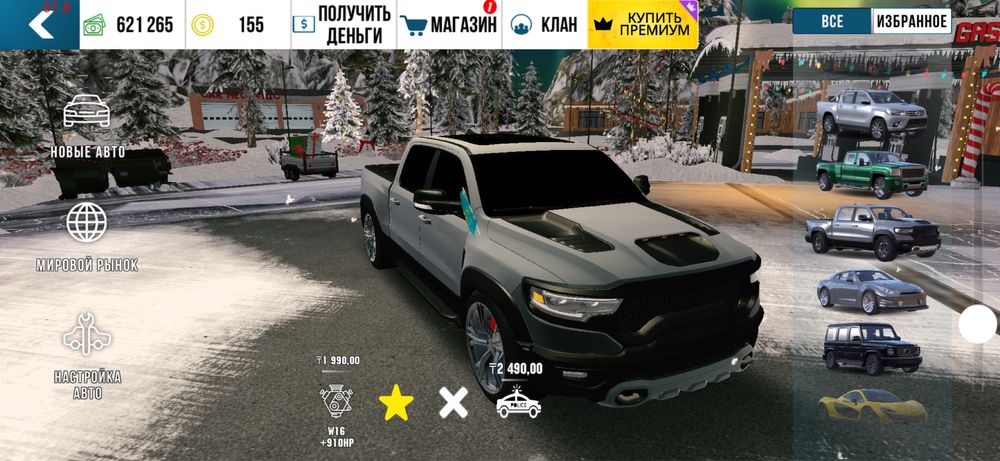Select the W16 +910HP engine icon

[338, 405]
